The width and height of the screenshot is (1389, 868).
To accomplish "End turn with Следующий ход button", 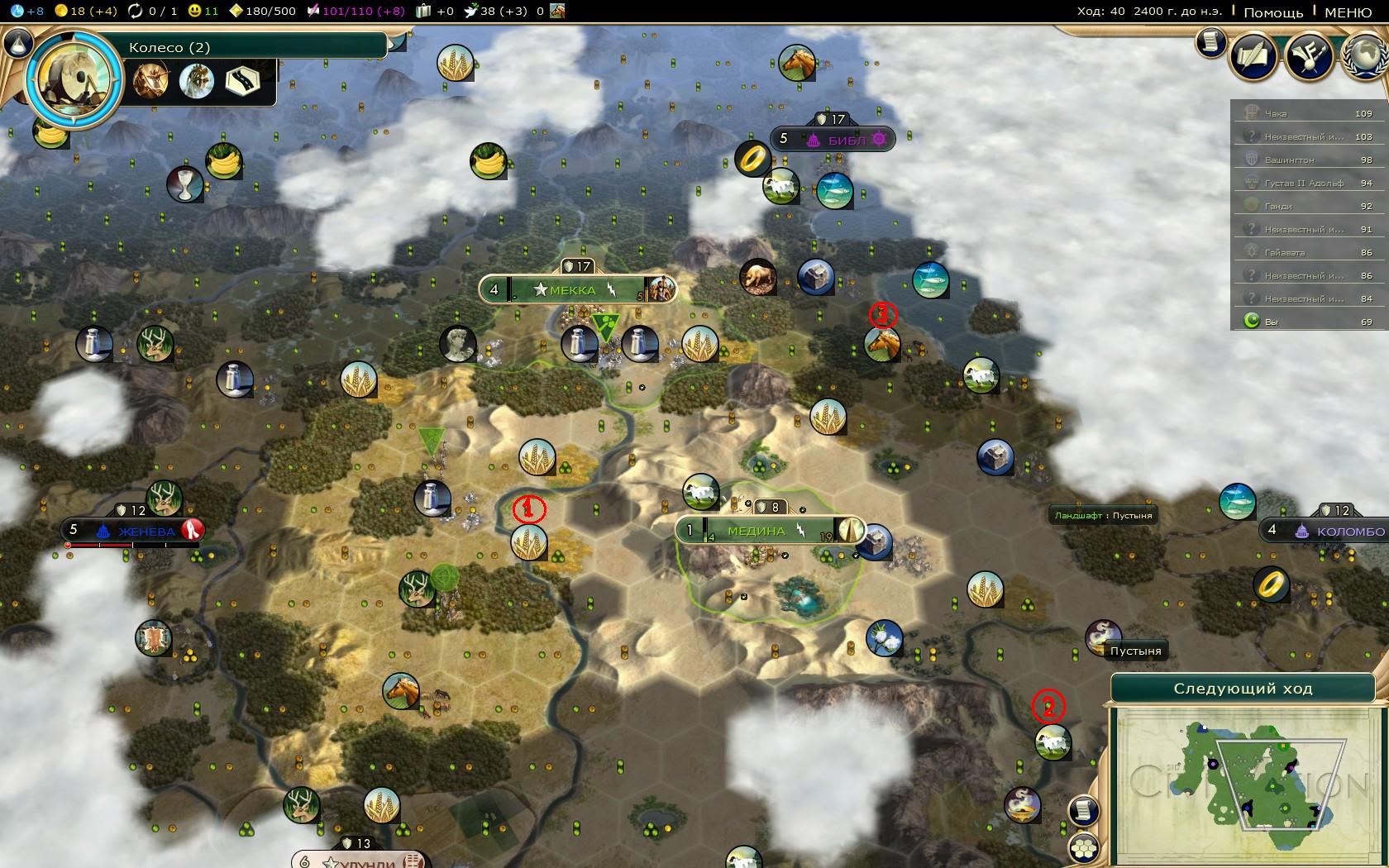I will click(1242, 689).
